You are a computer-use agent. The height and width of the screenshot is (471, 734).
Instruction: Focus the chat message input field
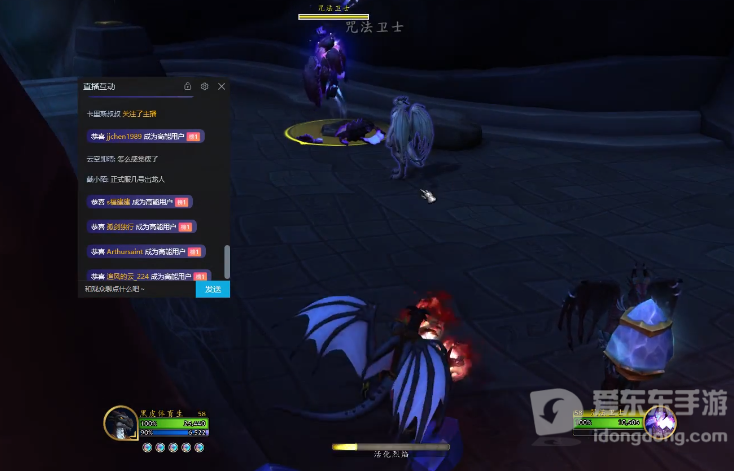(x=138, y=289)
